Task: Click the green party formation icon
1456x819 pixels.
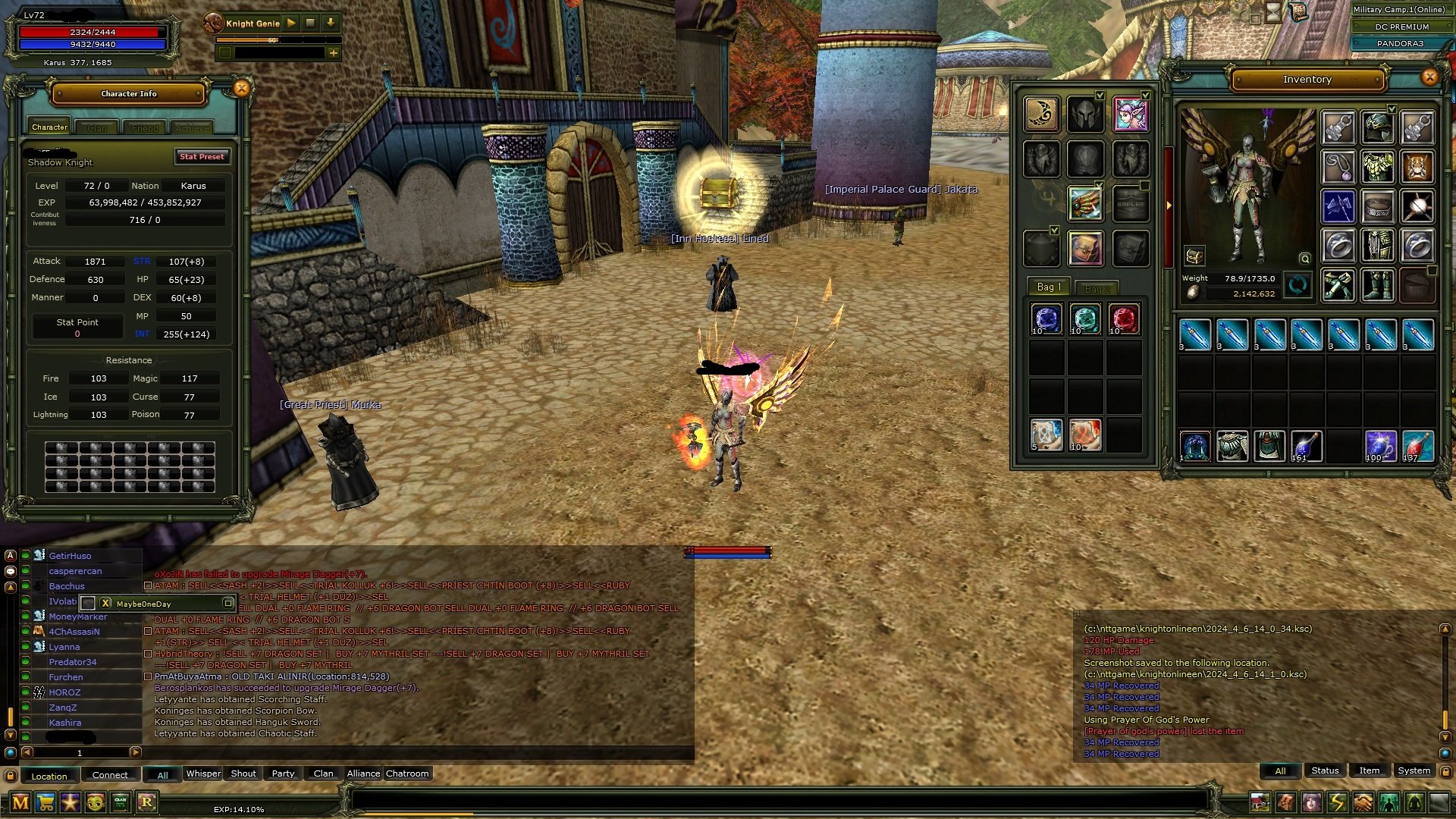Action: [x=1388, y=802]
